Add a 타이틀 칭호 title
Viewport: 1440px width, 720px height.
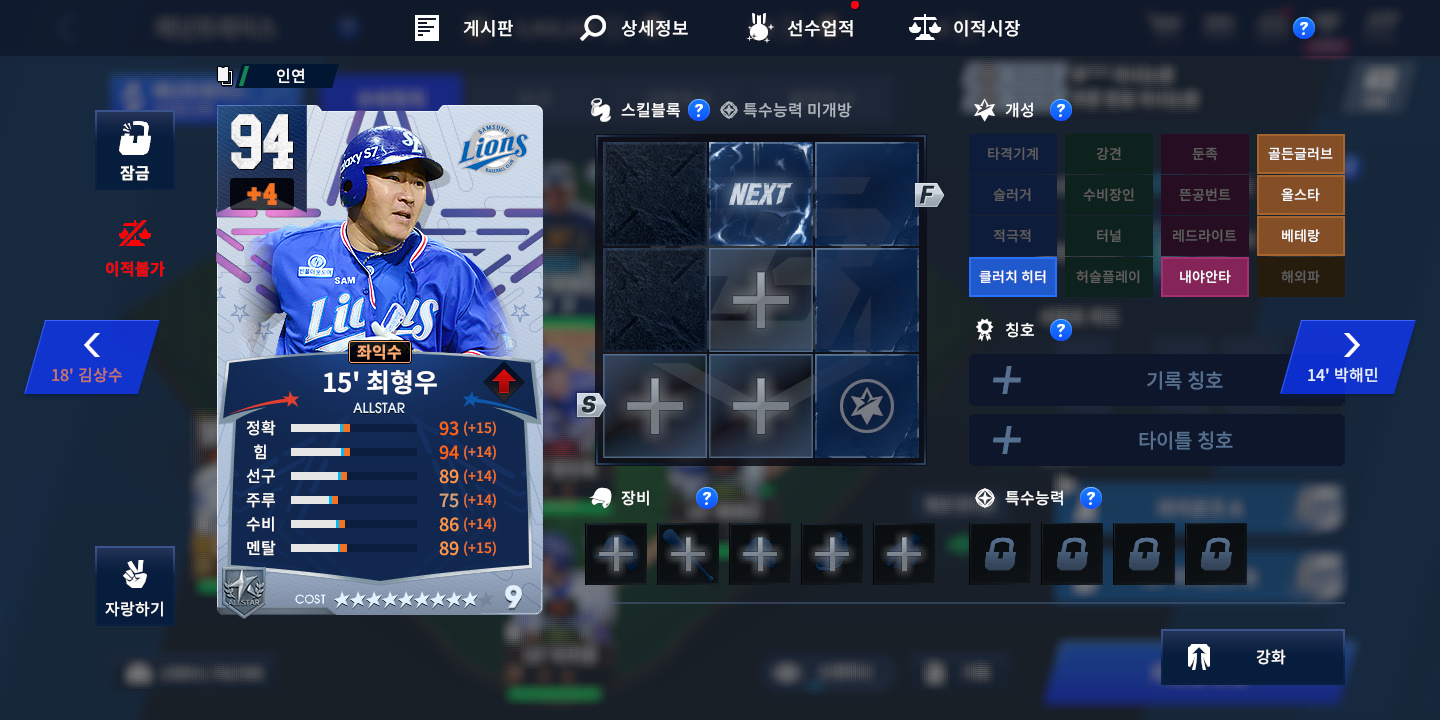1156,440
